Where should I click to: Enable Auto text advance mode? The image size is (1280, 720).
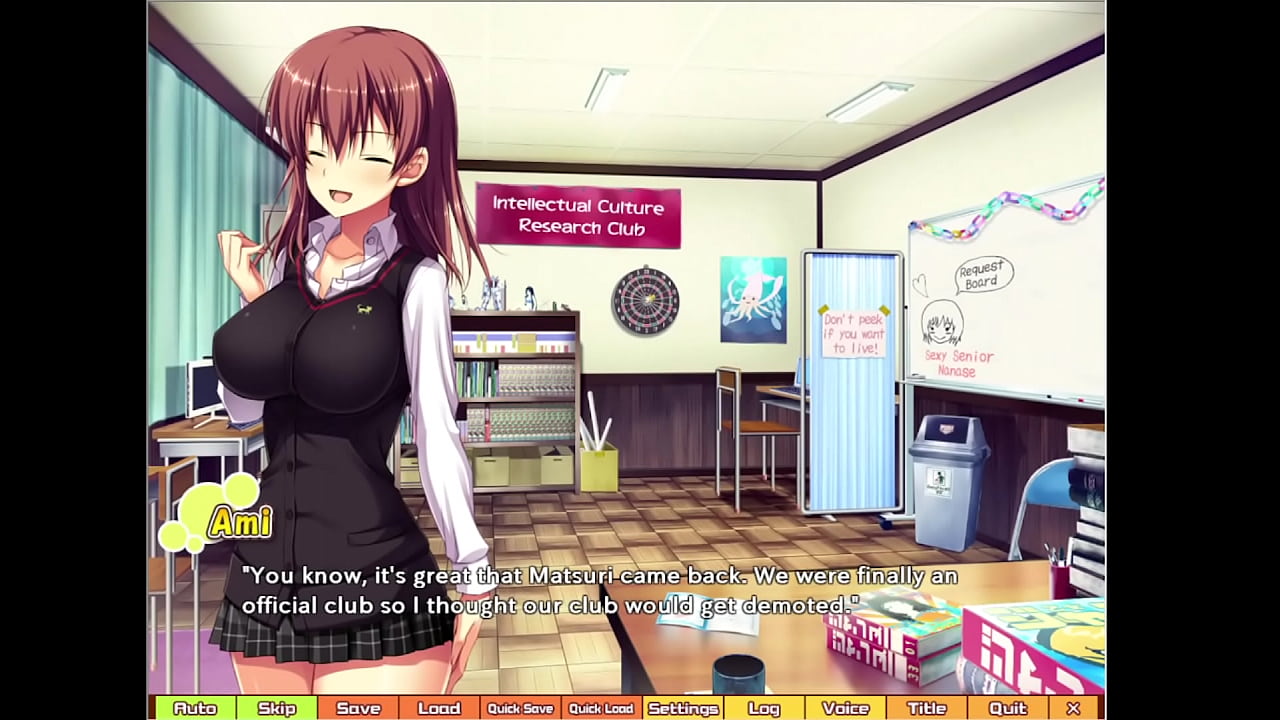click(x=195, y=708)
